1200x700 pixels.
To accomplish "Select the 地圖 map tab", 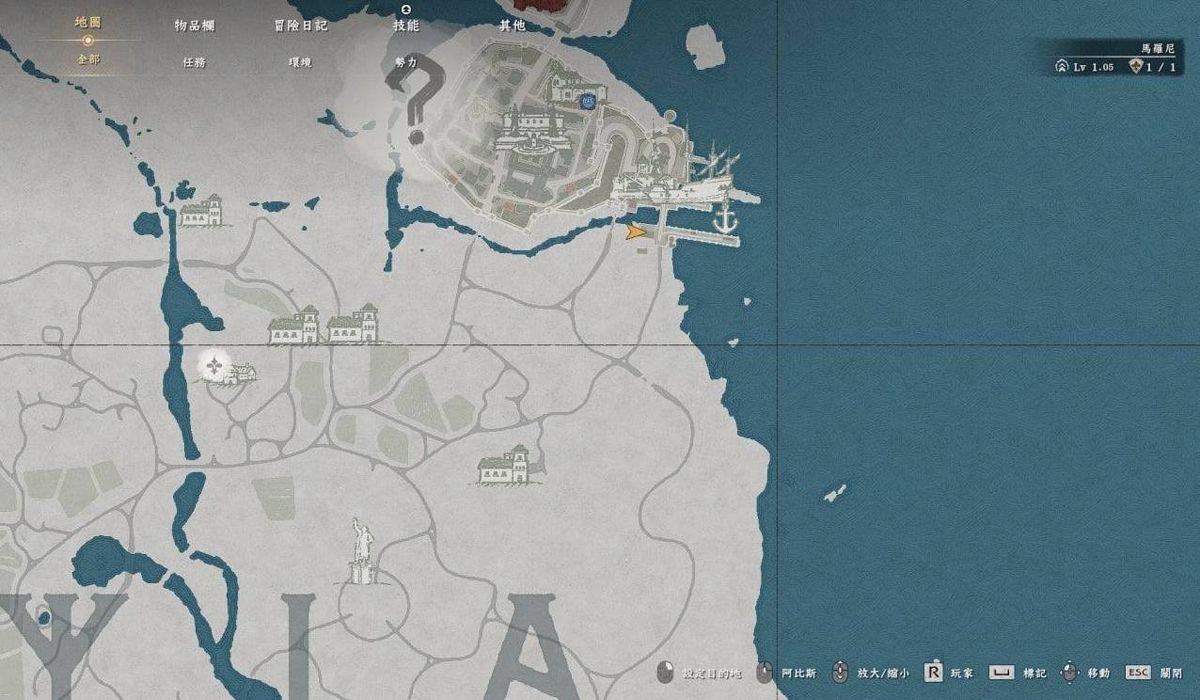I will (x=88, y=22).
